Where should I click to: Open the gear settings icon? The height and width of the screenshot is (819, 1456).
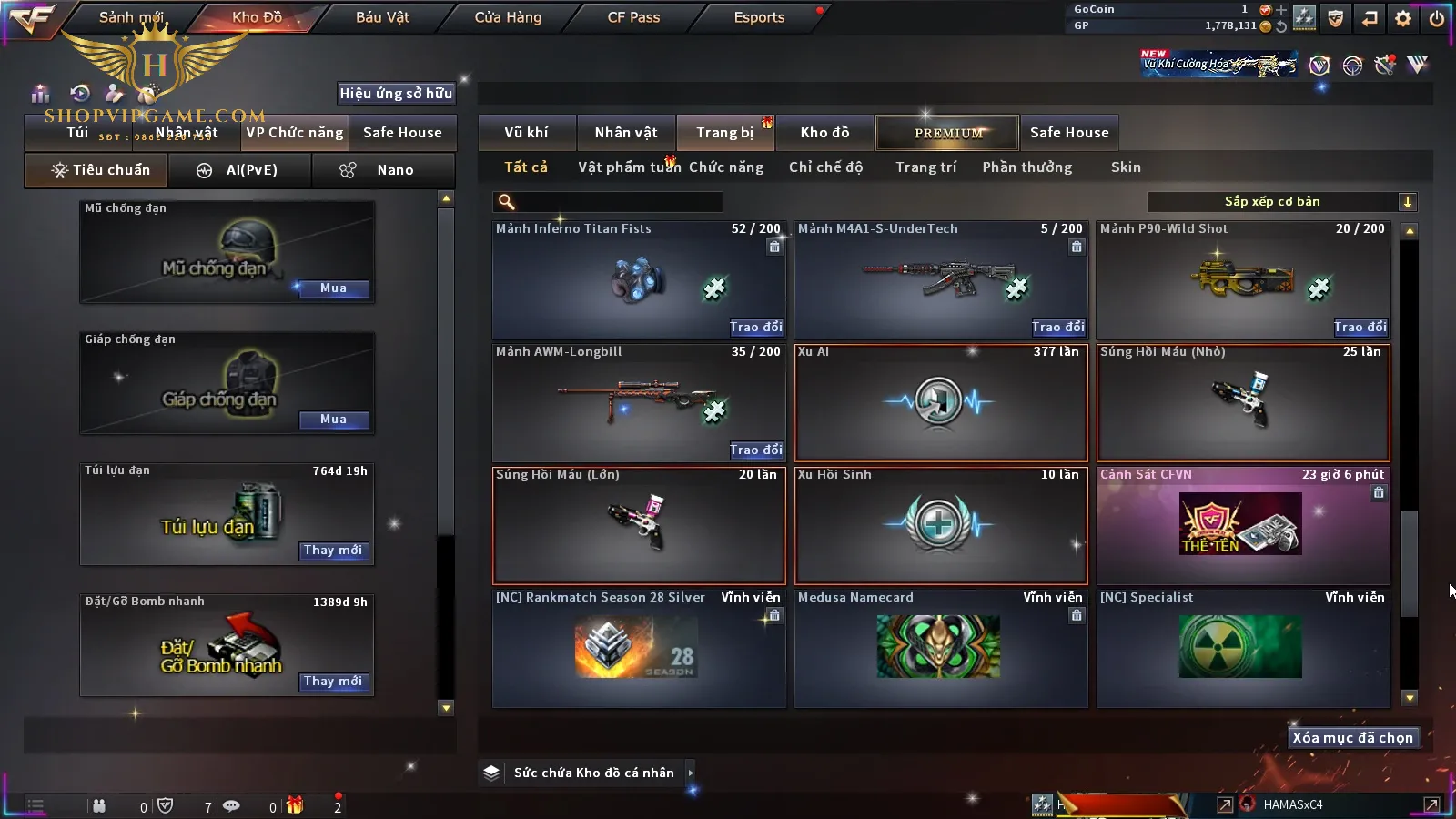tap(1403, 18)
